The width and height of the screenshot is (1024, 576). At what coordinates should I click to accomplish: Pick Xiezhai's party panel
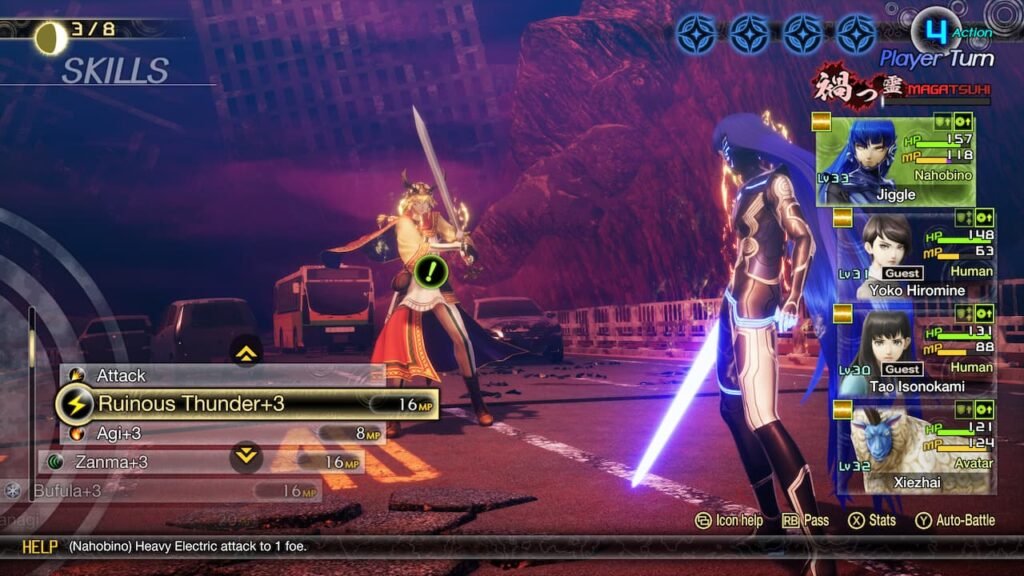click(916, 447)
